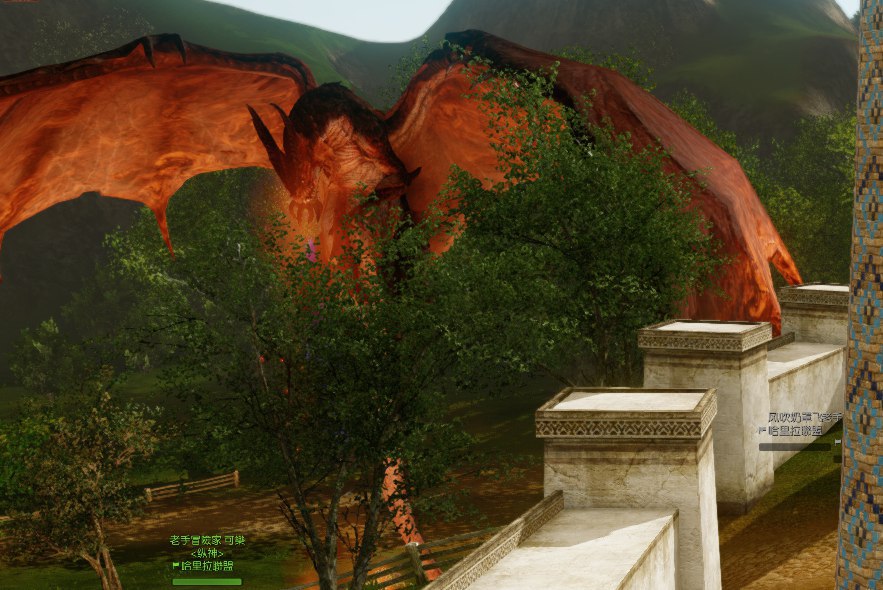The height and width of the screenshot is (590, 883).
Task: Select the green 可樂 player nameplate
Action: 207,540
